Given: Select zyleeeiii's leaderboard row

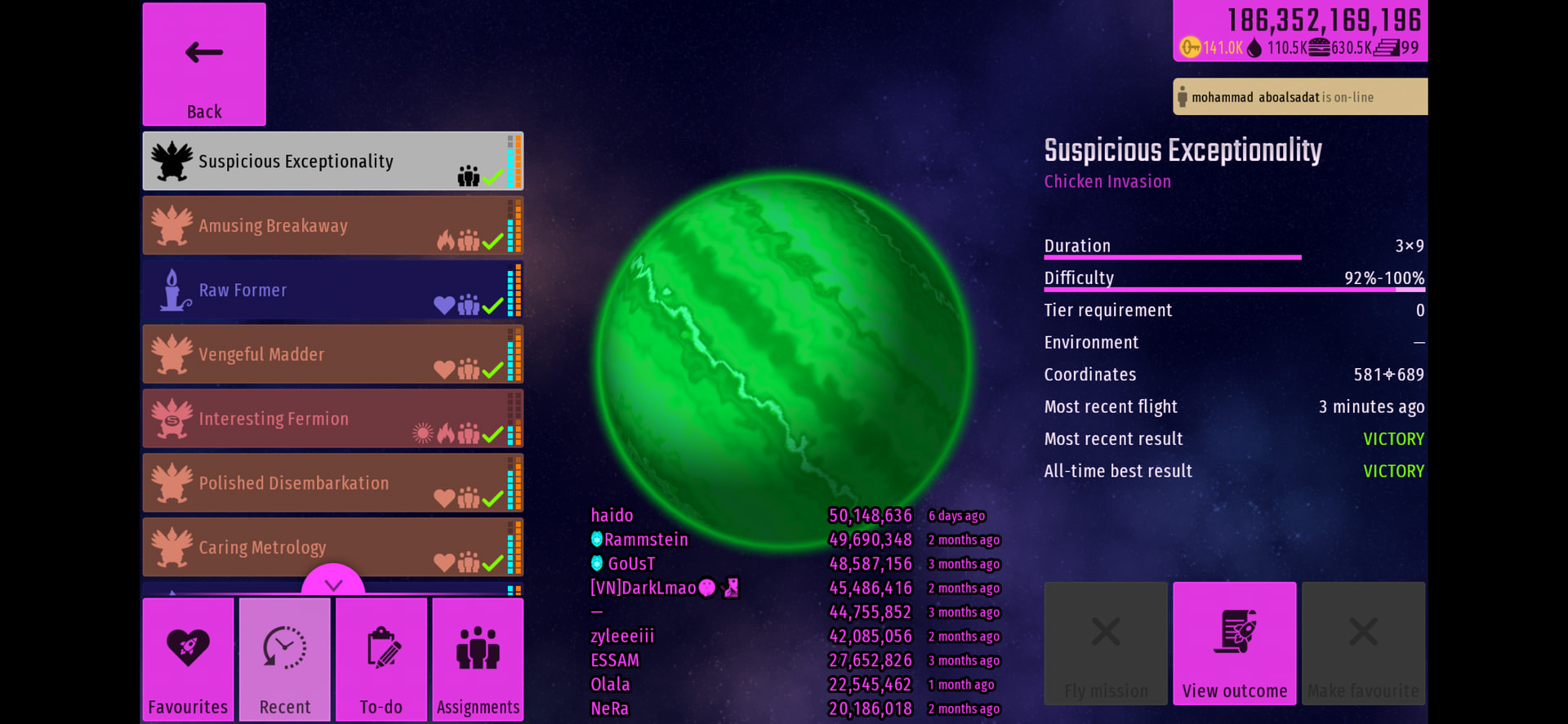Looking at the screenshot, I should point(792,637).
